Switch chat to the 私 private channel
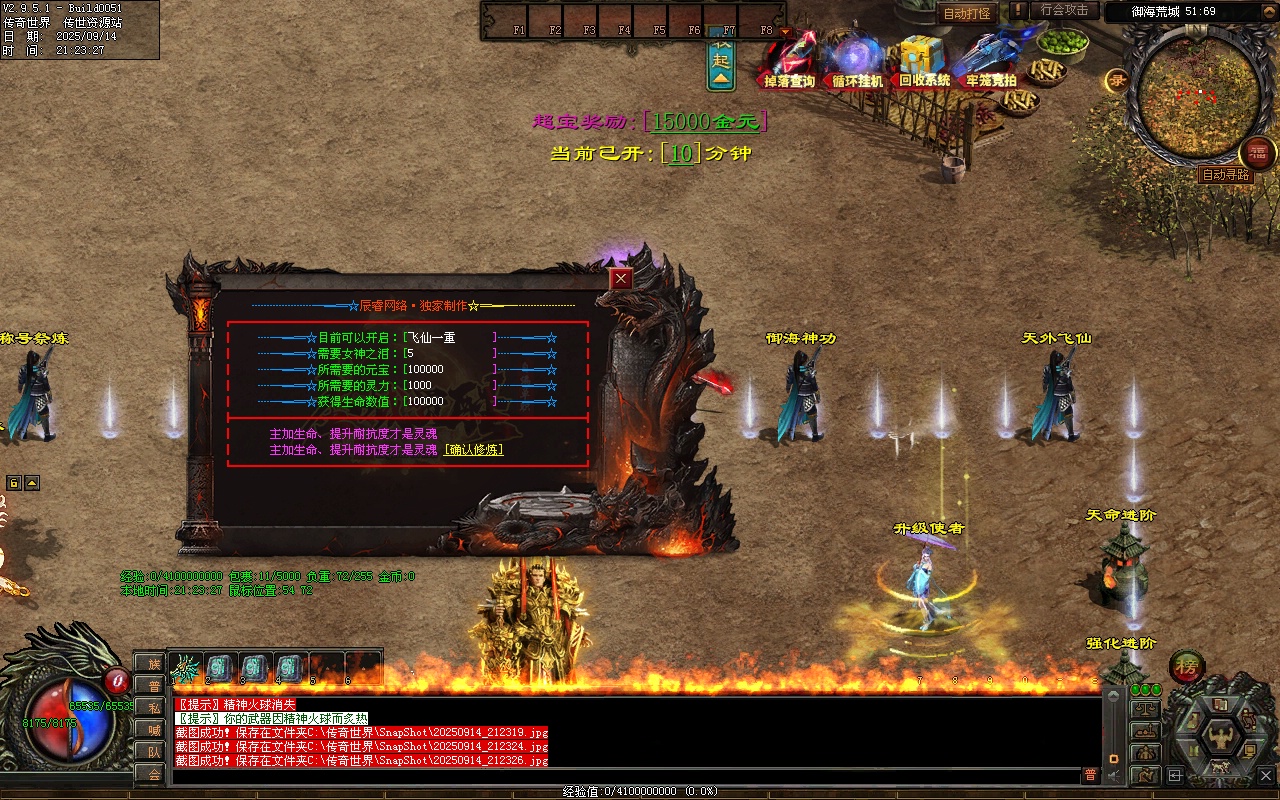 point(152,707)
